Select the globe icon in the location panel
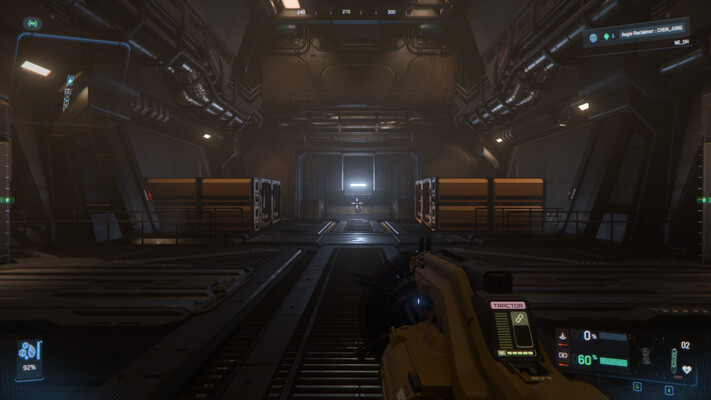Screen dimensions: 711x400 click(592, 37)
